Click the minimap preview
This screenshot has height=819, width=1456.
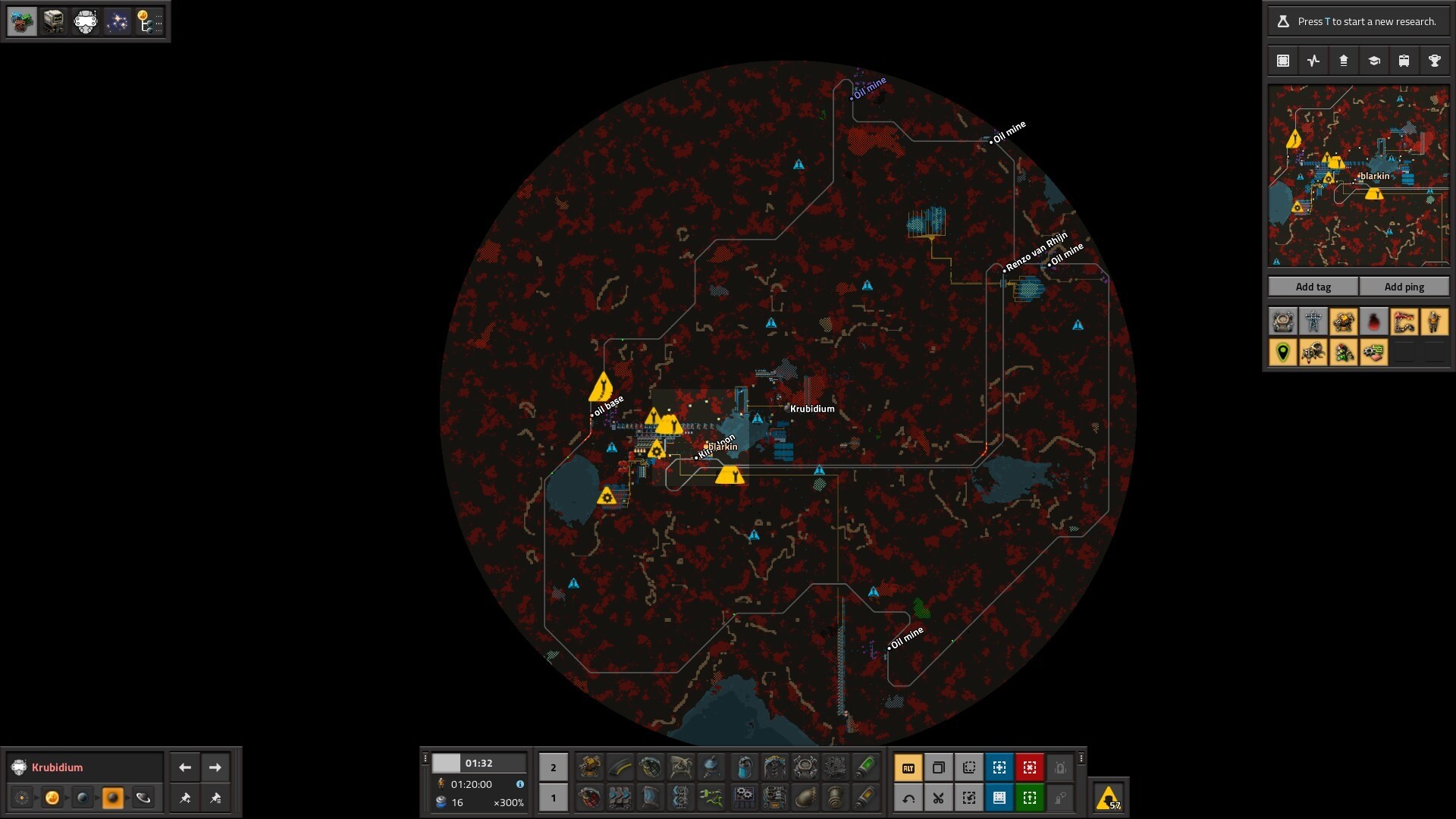pos(1358,175)
